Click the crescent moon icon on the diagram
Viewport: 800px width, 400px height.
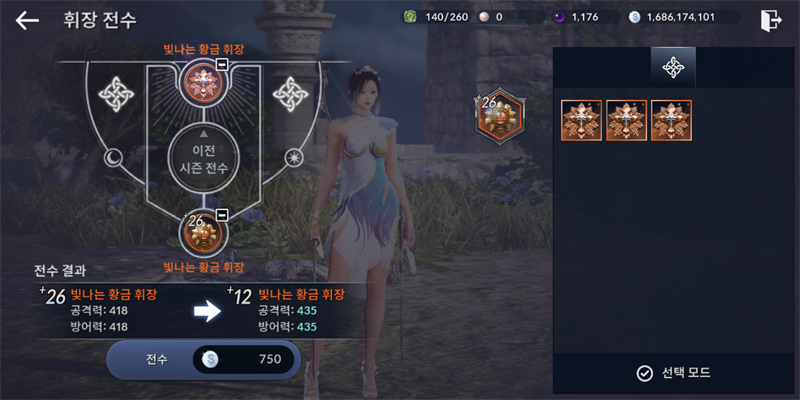pos(113,156)
